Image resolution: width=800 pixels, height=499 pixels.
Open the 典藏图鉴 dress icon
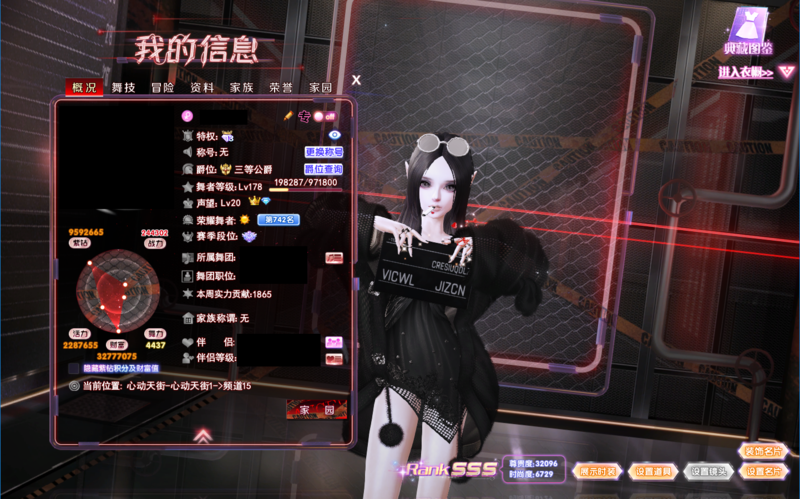748,30
